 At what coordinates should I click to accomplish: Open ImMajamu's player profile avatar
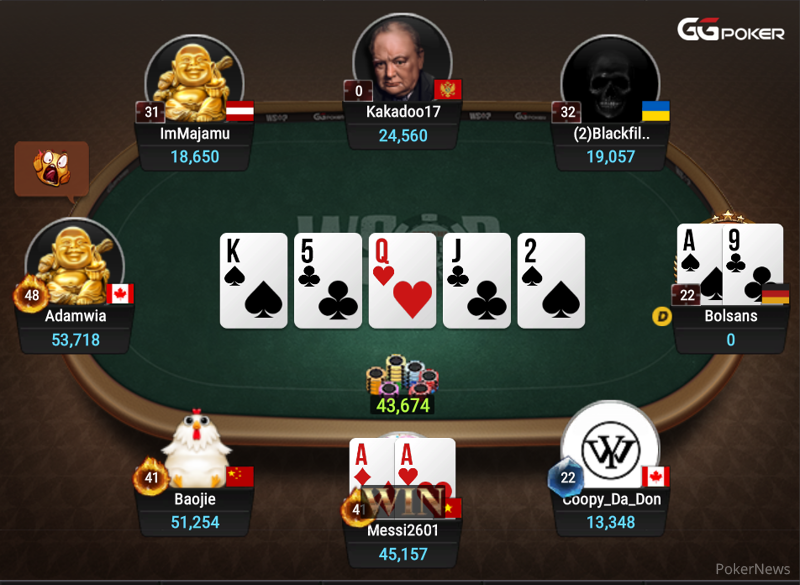tap(194, 80)
